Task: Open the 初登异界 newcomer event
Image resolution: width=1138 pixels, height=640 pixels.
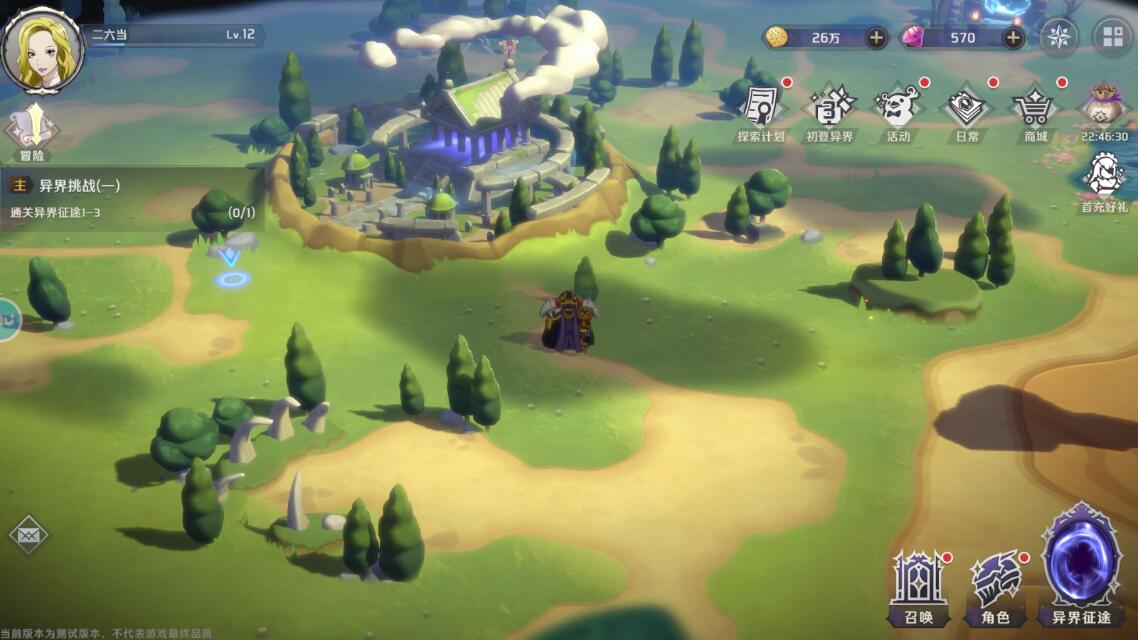Action: coord(830,112)
